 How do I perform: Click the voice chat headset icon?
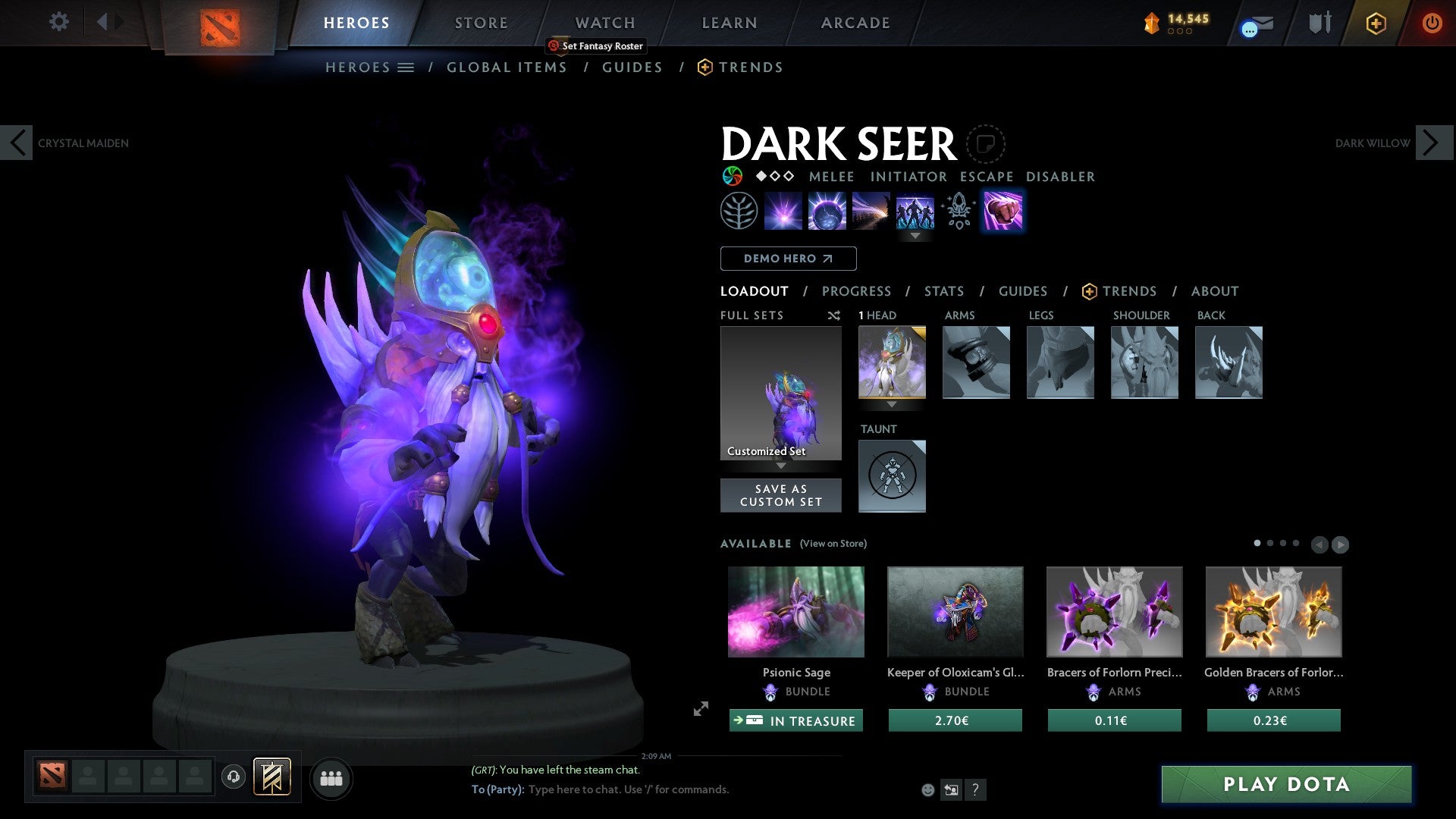[233, 777]
